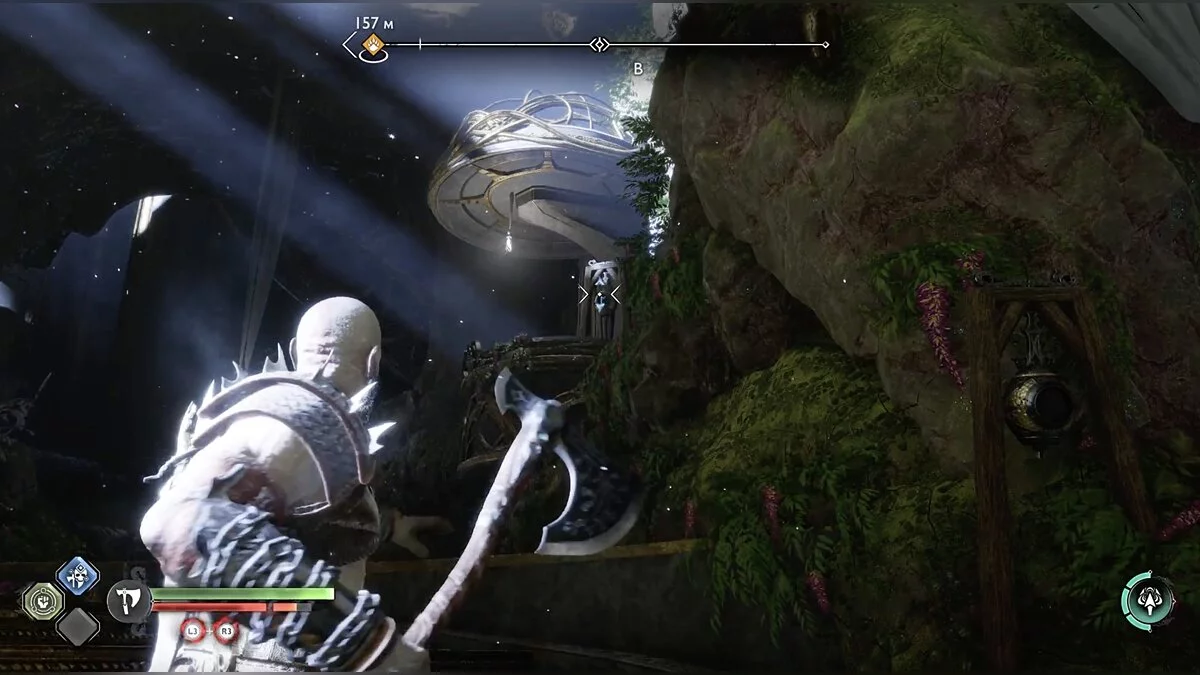Click the empty grey diamond slot
This screenshot has height=675, width=1200.
pyautogui.click(x=77, y=627)
